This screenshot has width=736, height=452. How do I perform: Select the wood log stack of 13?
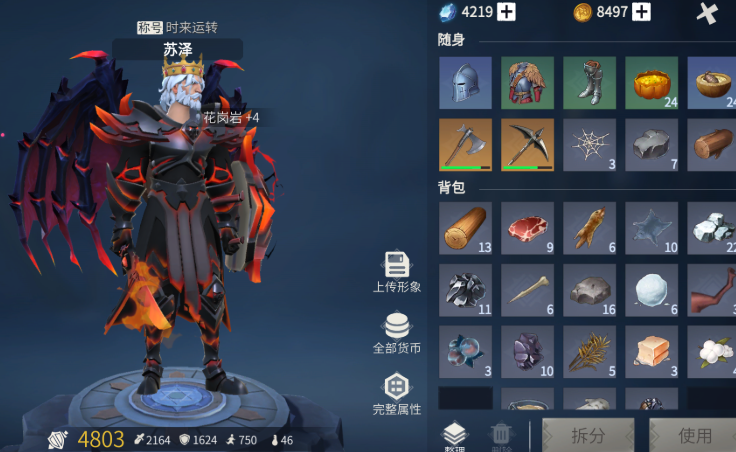click(465, 228)
